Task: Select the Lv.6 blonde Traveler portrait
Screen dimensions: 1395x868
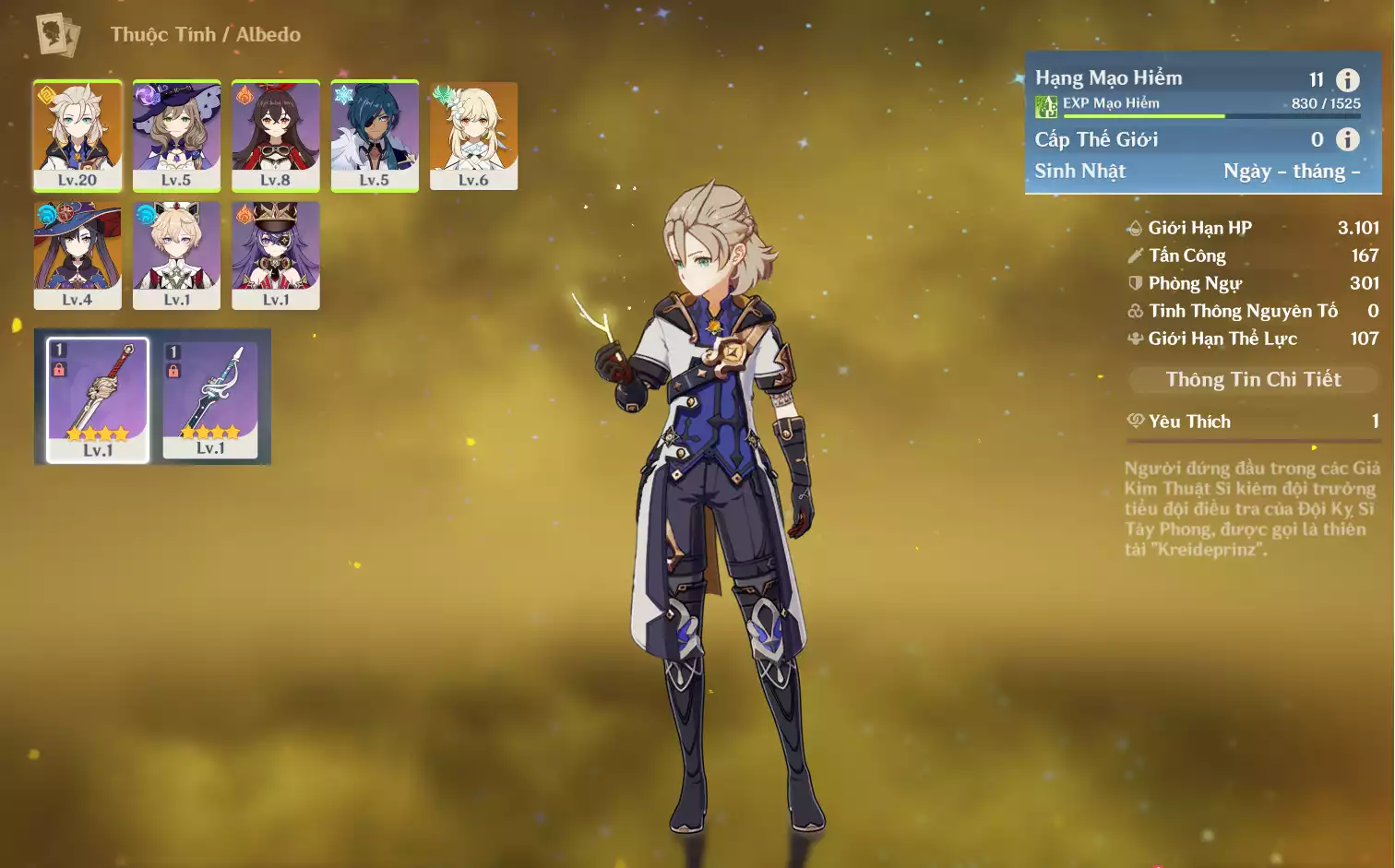Action: pyautogui.click(x=473, y=135)
